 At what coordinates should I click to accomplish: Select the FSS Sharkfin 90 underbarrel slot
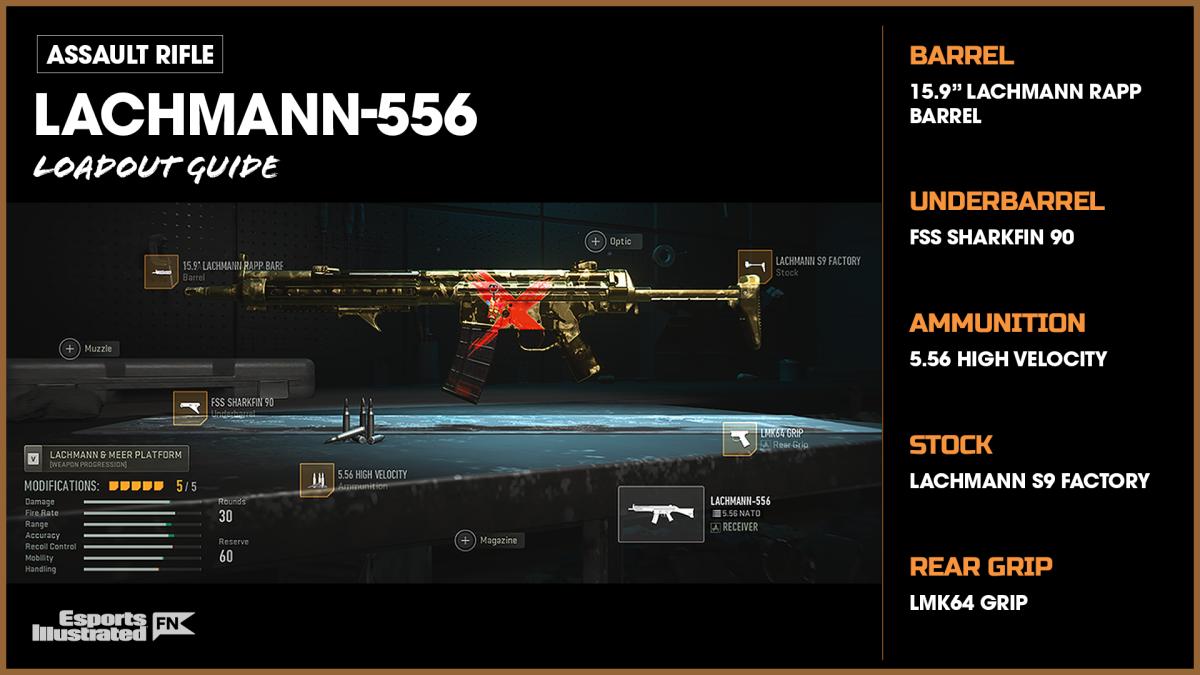pos(190,408)
